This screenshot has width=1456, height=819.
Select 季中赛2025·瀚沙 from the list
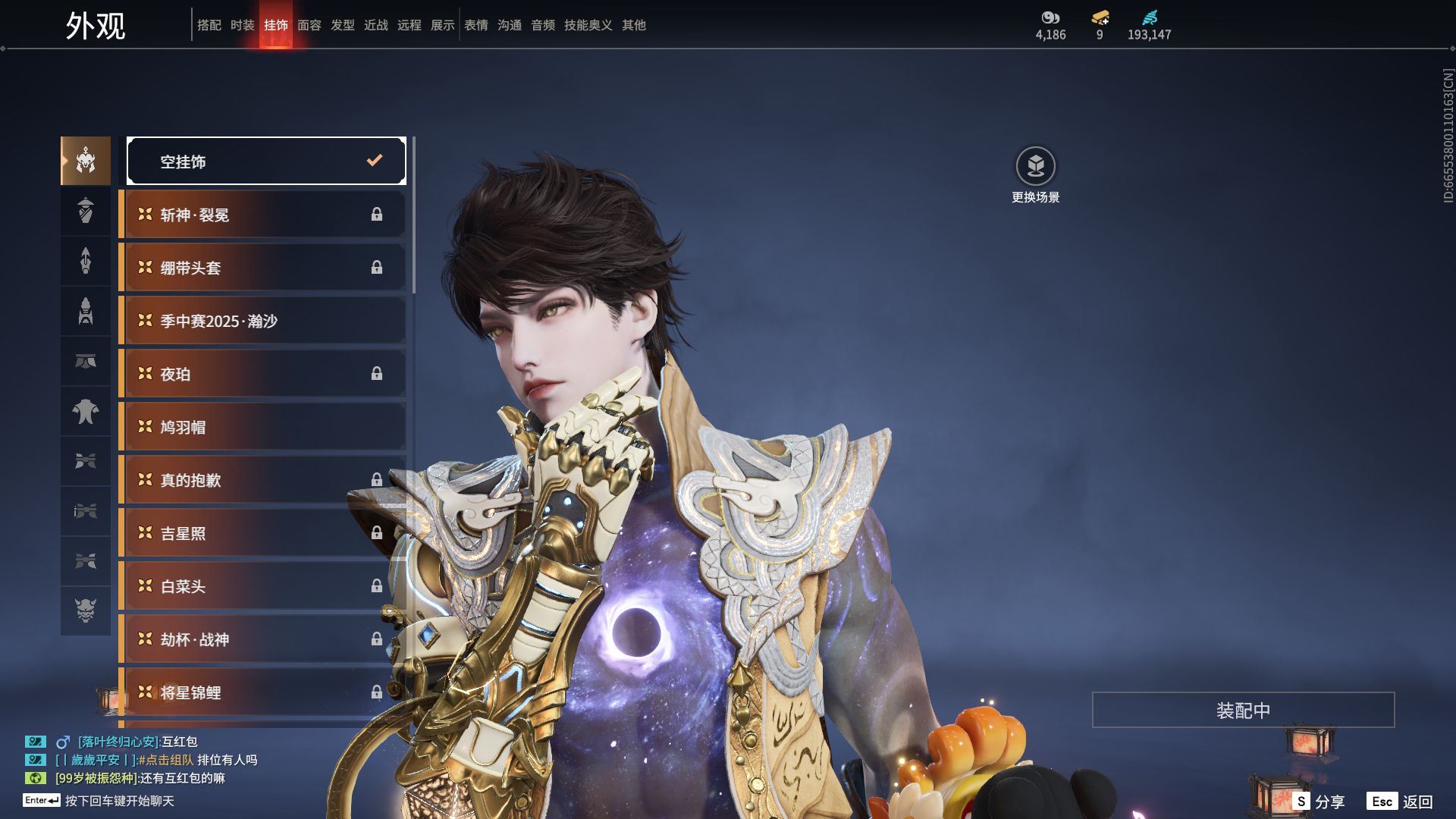click(263, 321)
